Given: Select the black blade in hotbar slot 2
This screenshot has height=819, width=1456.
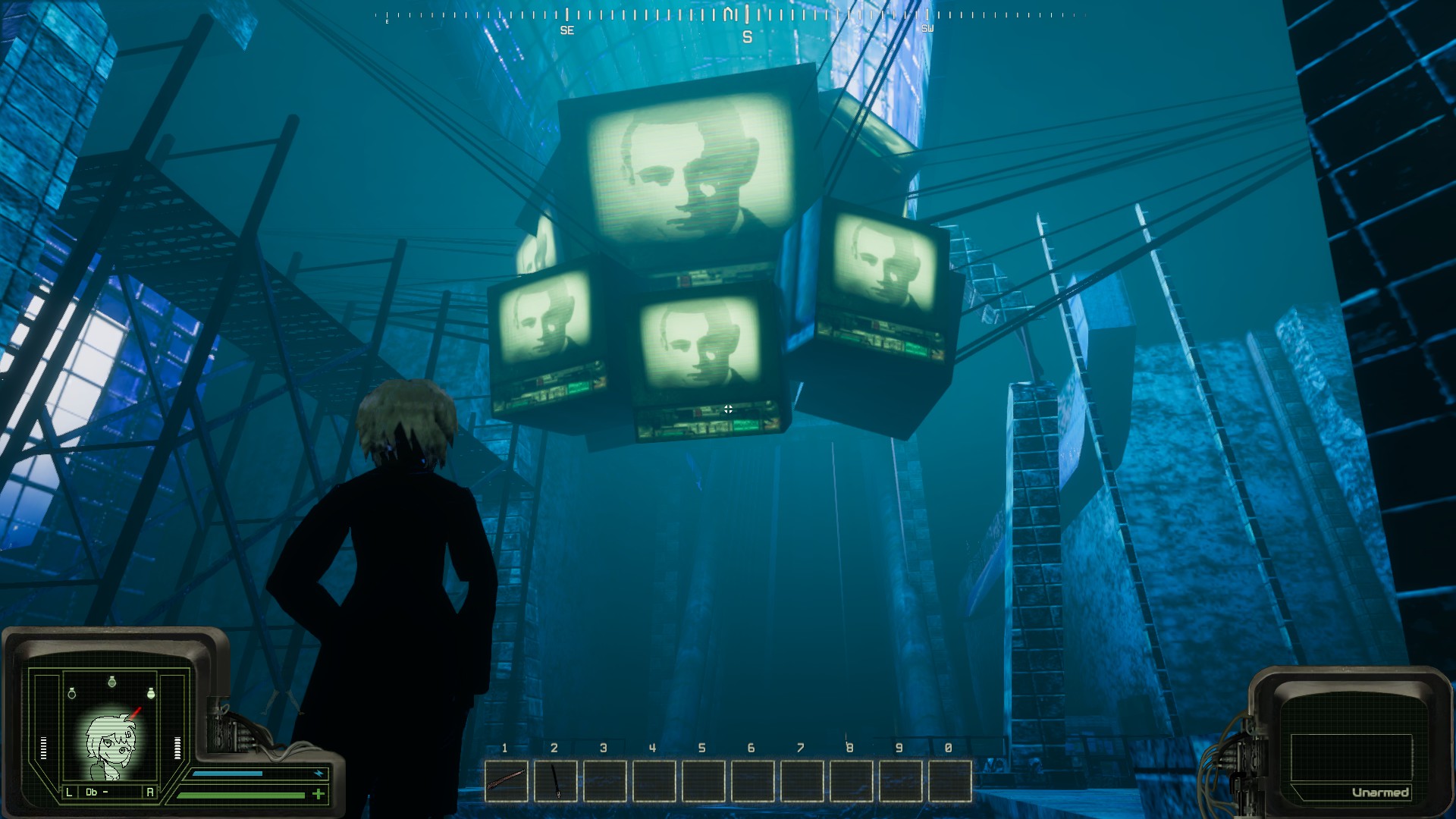Looking at the screenshot, I should [x=556, y=780].
